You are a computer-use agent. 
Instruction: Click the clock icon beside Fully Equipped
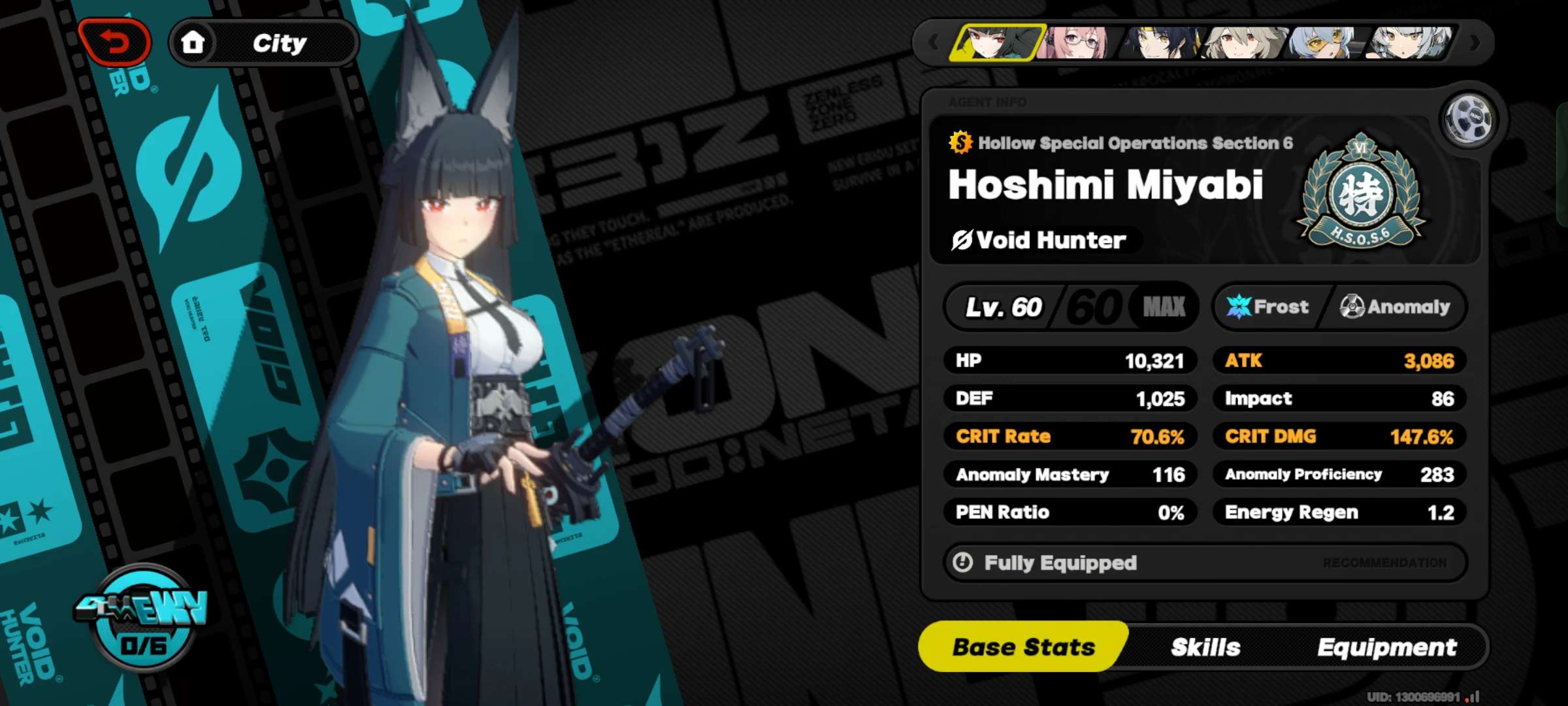(x=964, y=562)
